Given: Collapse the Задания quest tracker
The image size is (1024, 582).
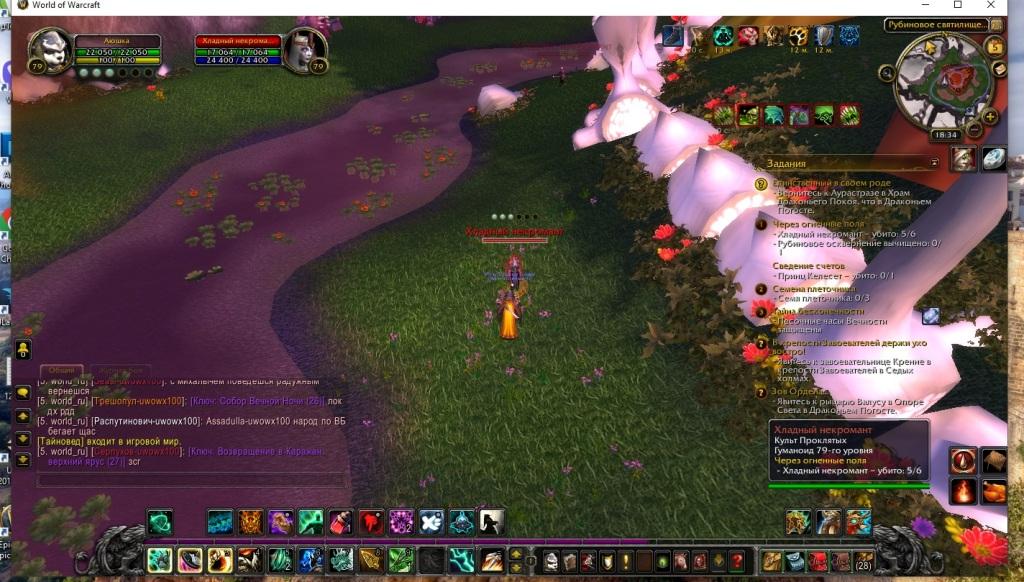Looking at the screenshot, I should pyautogui.click(x=934, y=162).
